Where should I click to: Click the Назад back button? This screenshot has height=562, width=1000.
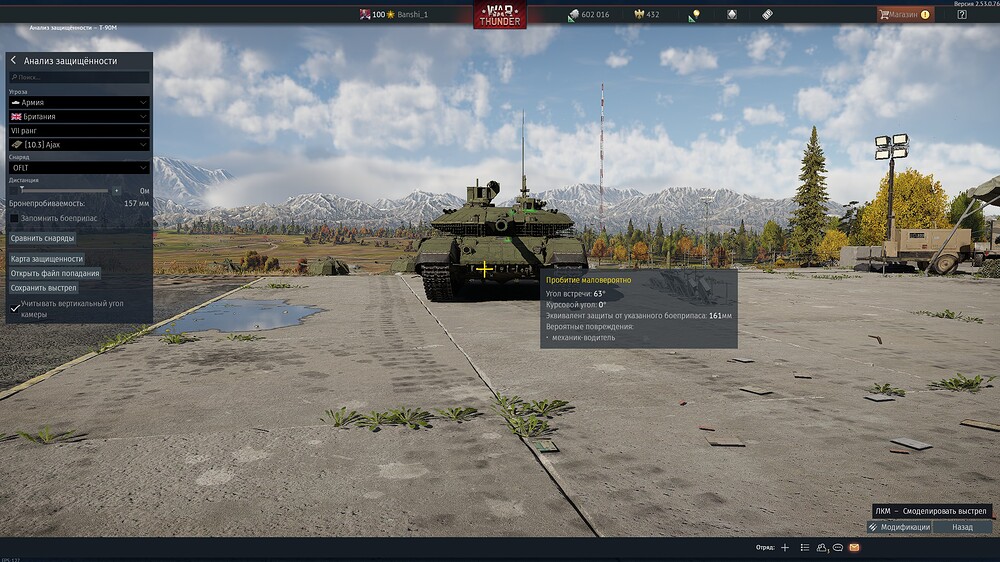click(x=962, y=527)
